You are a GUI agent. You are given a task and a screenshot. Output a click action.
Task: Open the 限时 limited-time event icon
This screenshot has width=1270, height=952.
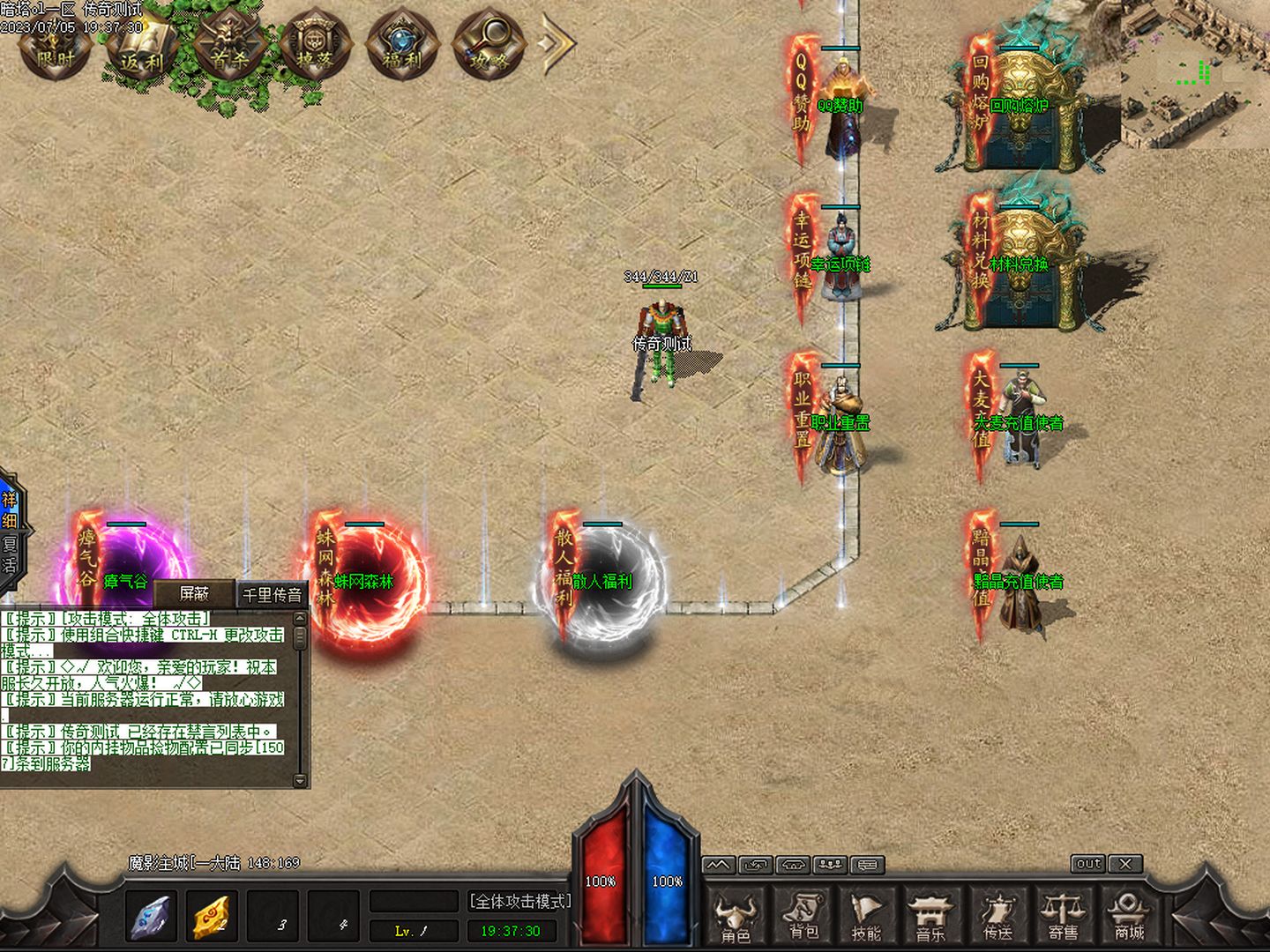55,46
